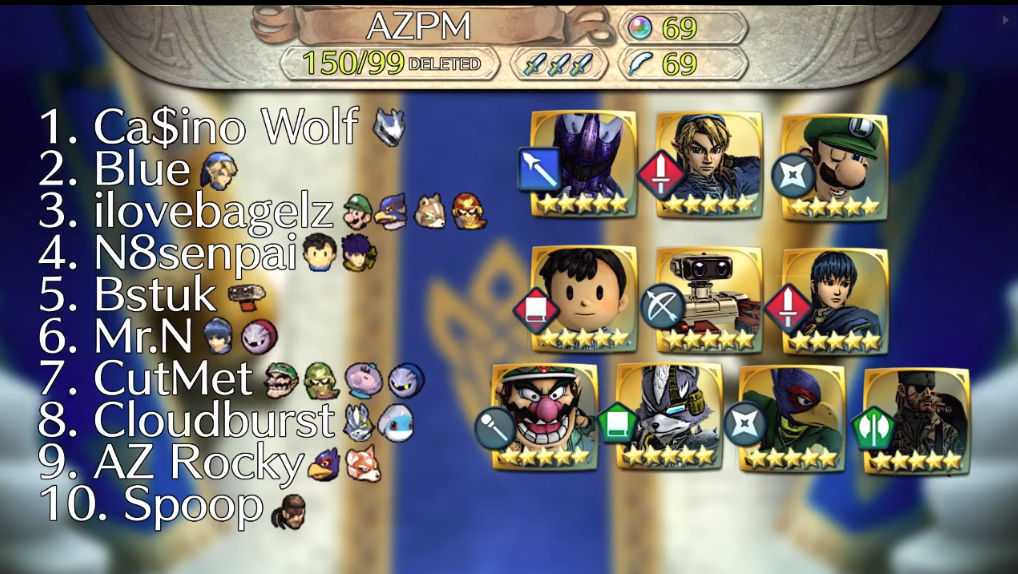Select the Wario hero card

[546, 416]
